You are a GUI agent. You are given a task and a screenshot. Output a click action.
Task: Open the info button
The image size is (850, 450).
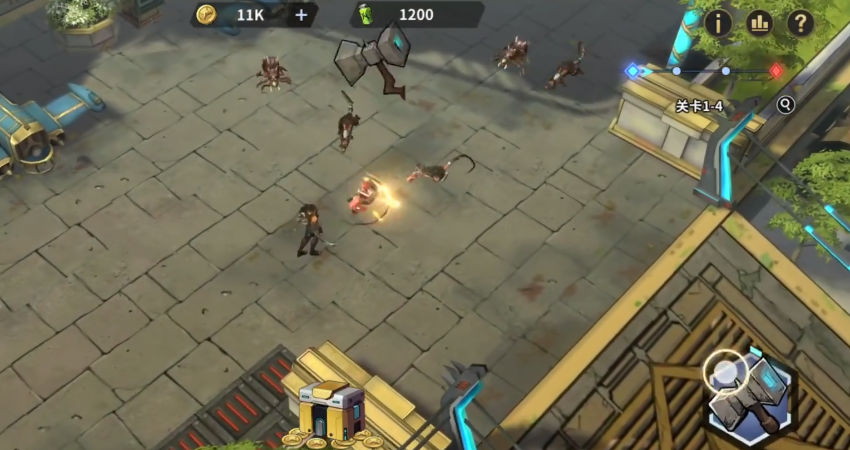point(718,22)
